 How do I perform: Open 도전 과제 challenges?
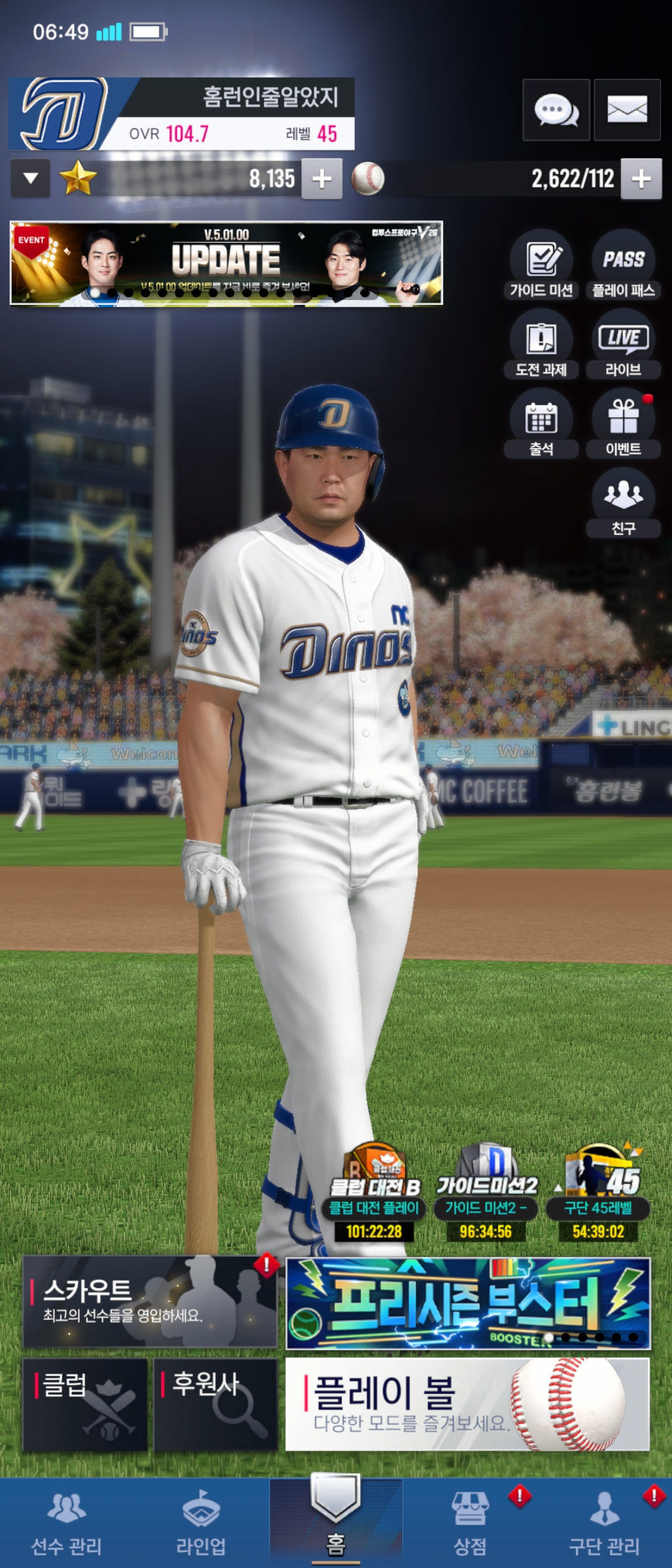[x=541, y=344]
